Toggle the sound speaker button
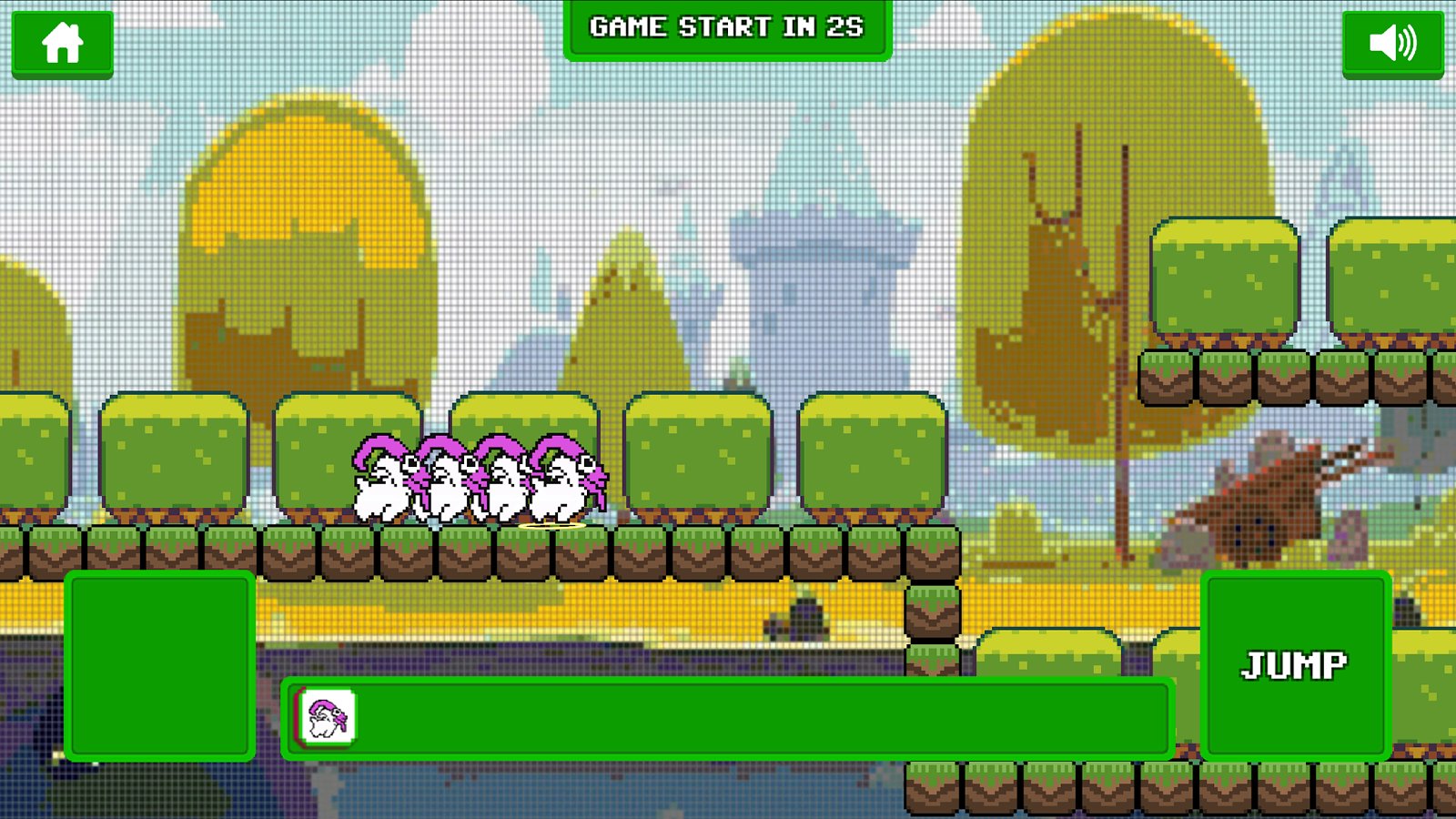 click(x=1392, y=43)
